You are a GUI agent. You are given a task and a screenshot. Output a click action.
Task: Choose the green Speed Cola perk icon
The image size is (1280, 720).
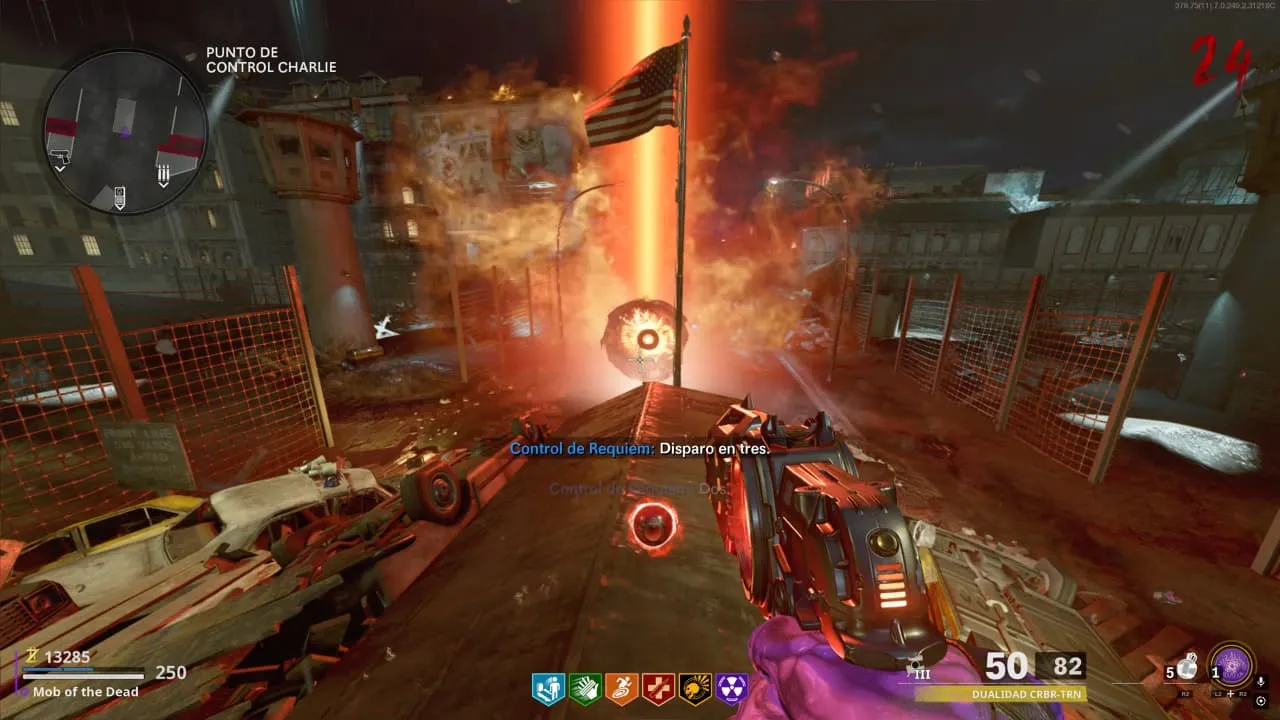point(585,688)
